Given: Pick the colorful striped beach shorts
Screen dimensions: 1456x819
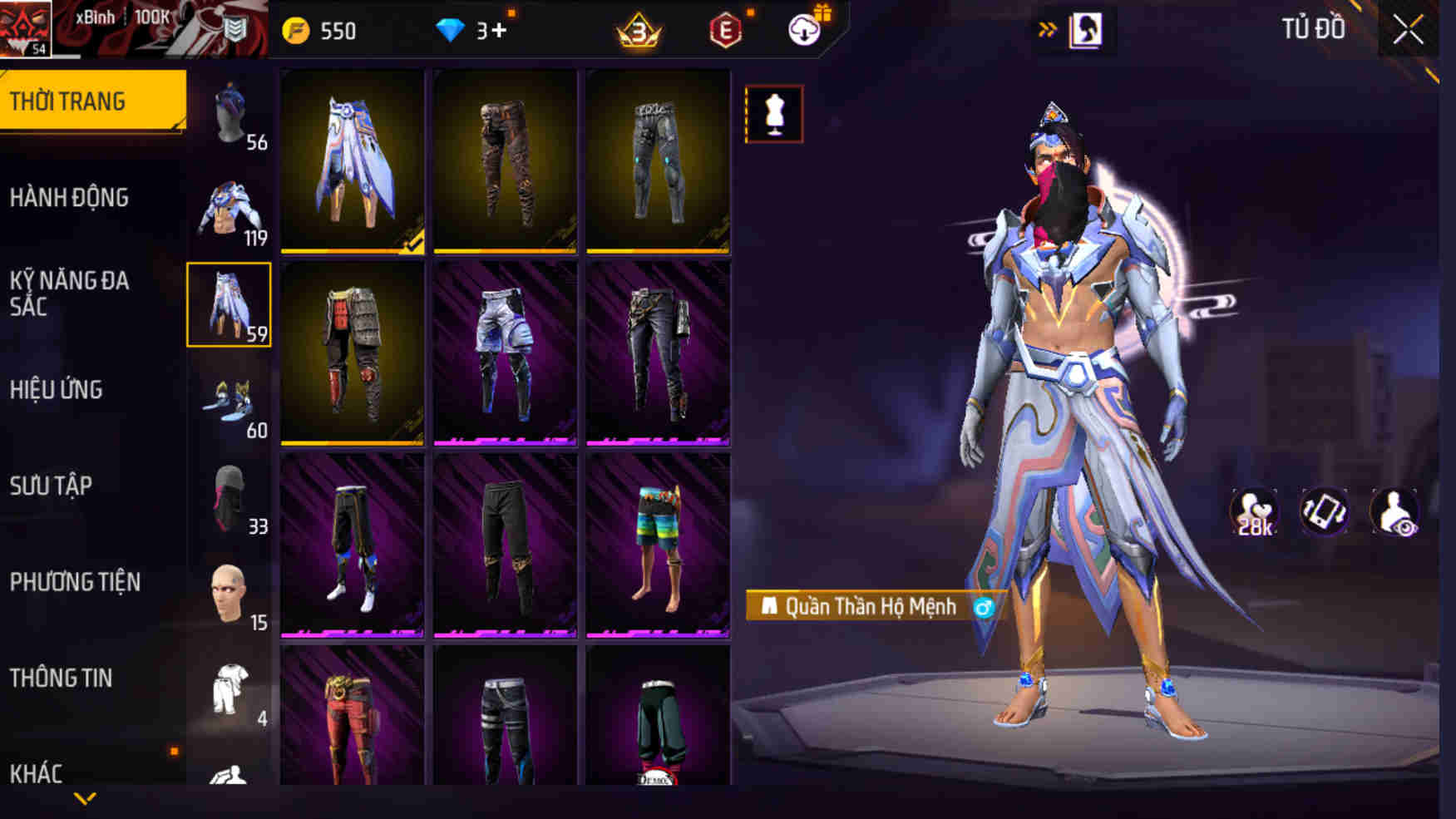Looking at the screenshot, I should 658,545.
